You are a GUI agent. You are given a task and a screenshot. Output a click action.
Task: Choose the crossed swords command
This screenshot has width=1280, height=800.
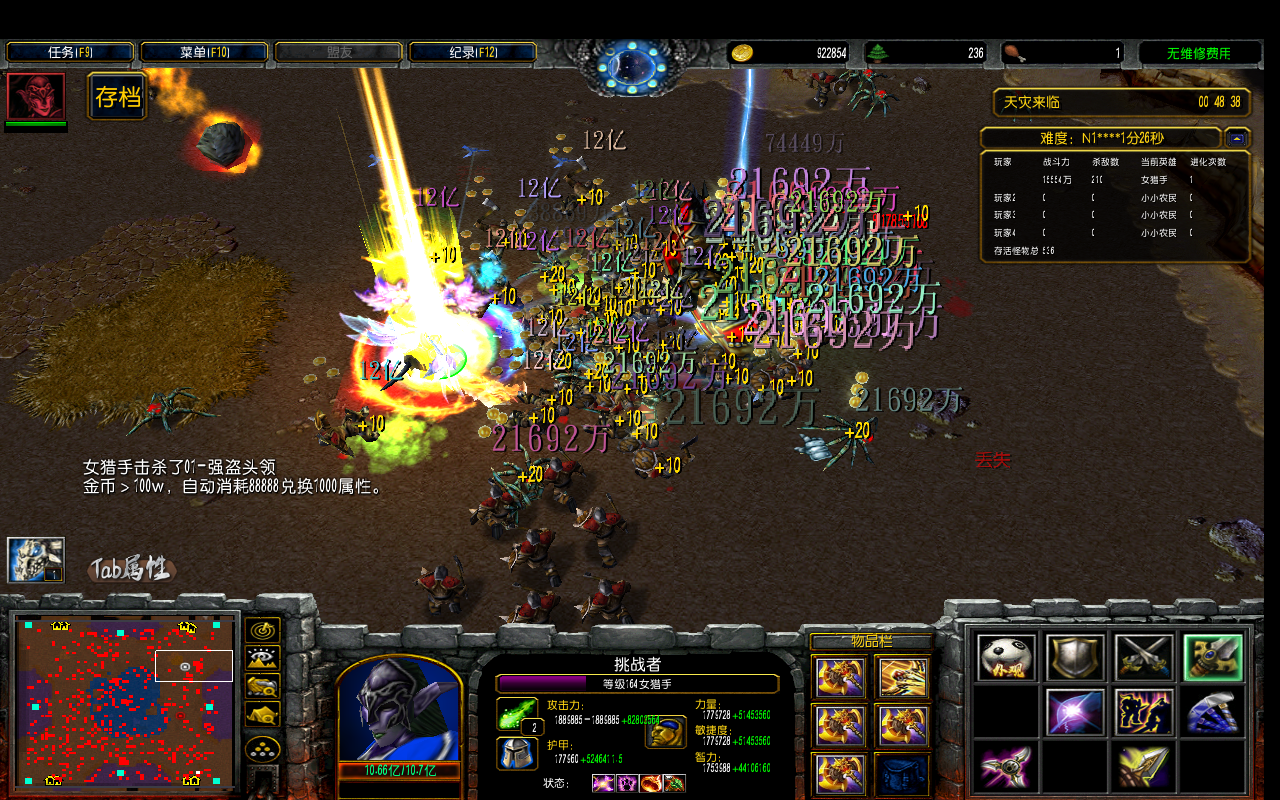(x=1144, y=658)
